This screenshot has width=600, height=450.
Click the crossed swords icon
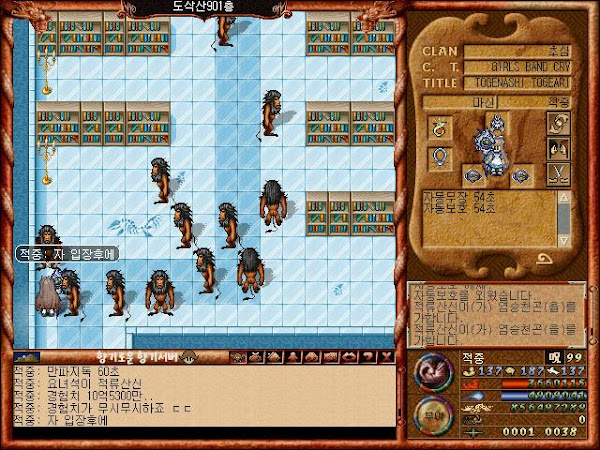558,175
